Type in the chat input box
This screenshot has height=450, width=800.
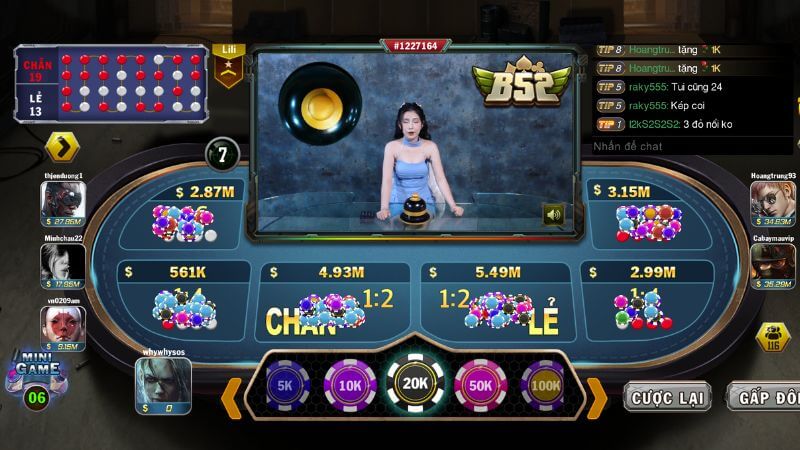(x=690, y=146)
